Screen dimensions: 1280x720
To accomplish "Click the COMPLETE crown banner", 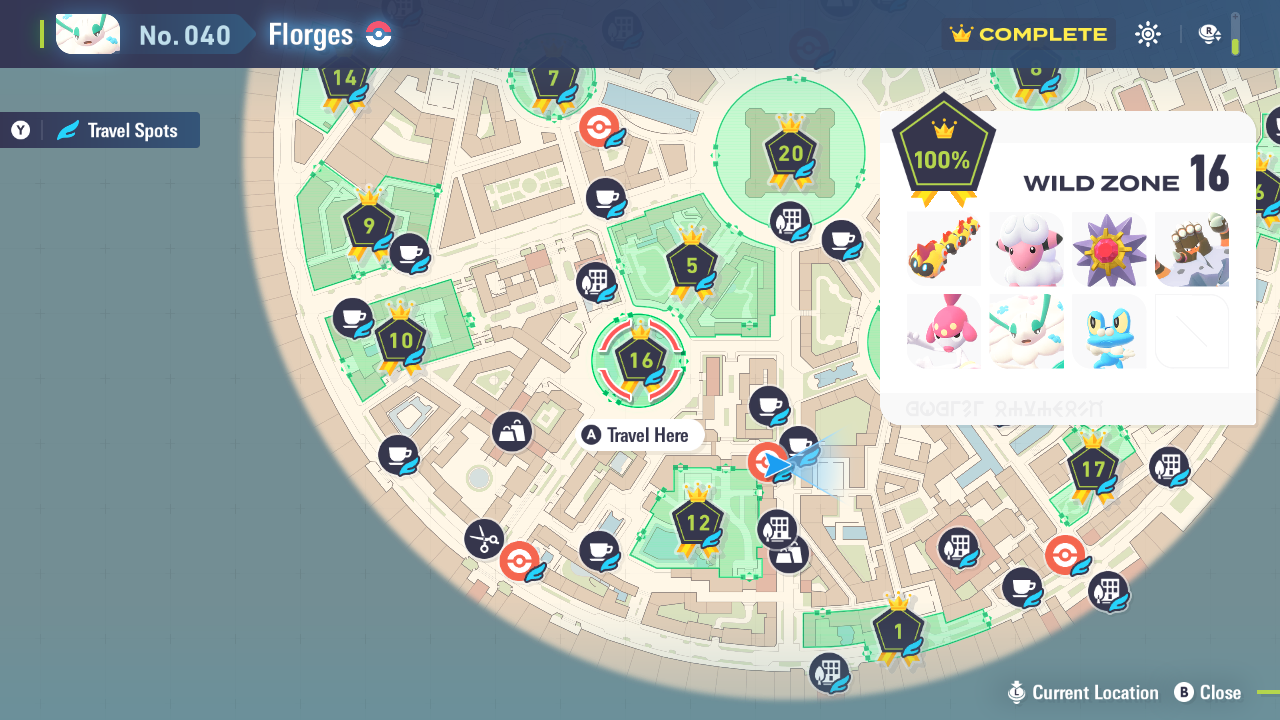I will (1028, 33).
